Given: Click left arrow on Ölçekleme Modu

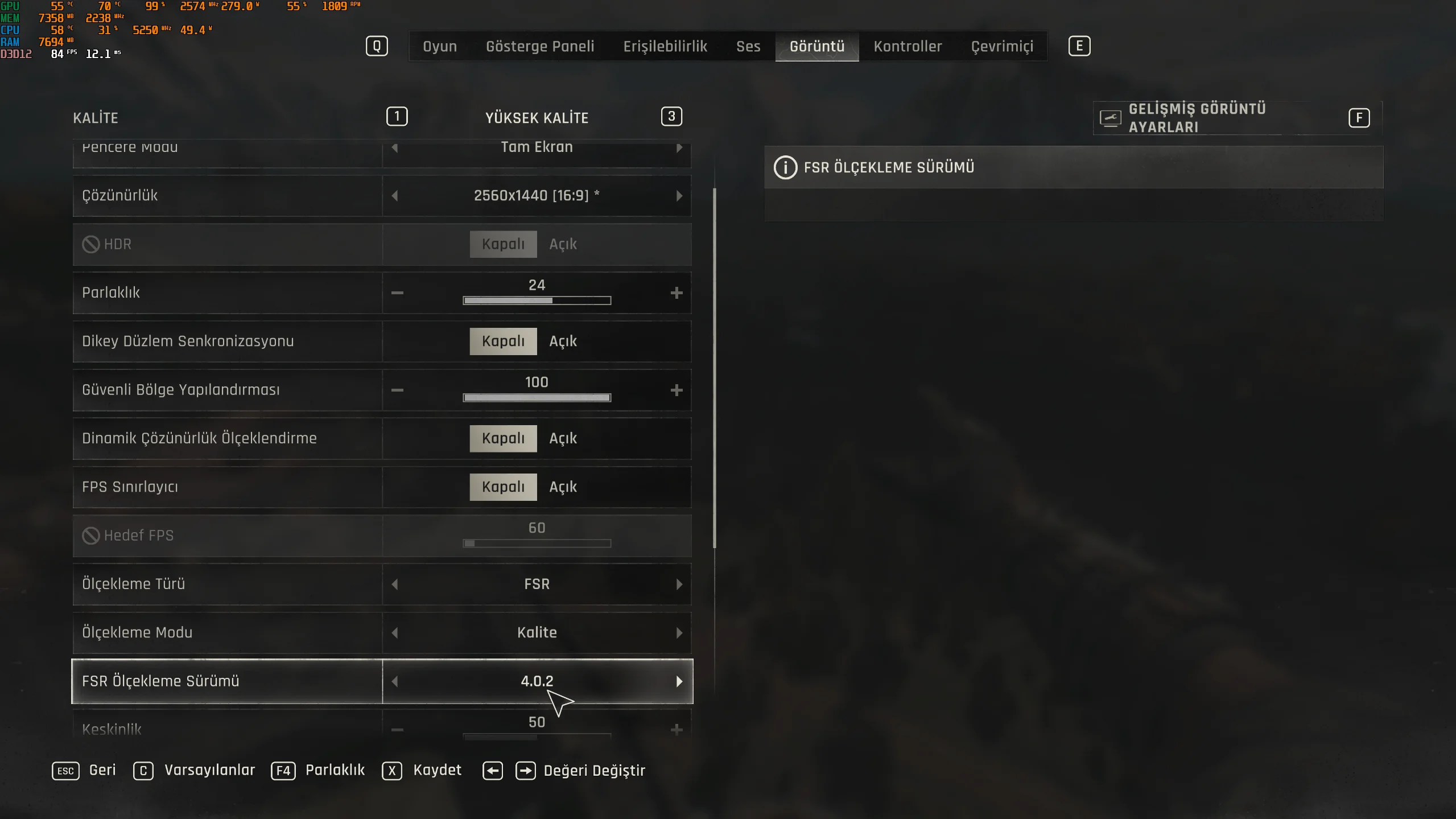Looking at the screenshot, I should pos(395,633).
